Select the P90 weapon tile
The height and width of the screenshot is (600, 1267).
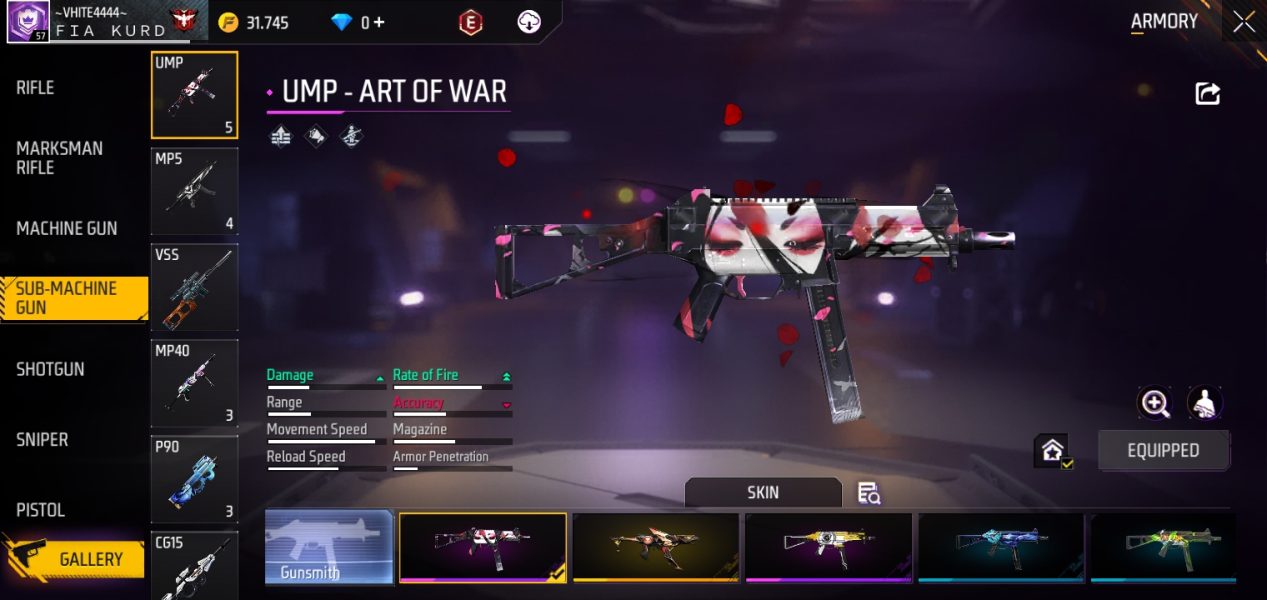pos(194,479)
